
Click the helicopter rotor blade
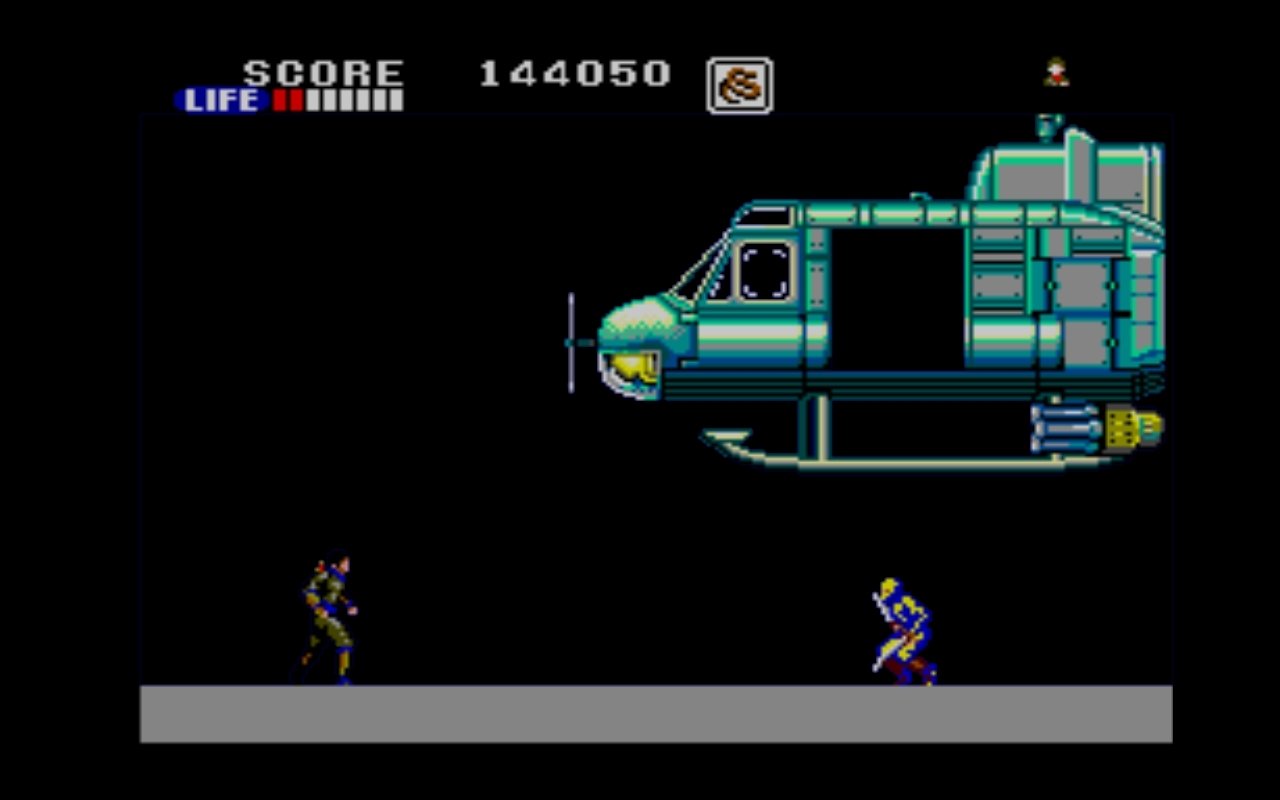(x=570, y=340)
